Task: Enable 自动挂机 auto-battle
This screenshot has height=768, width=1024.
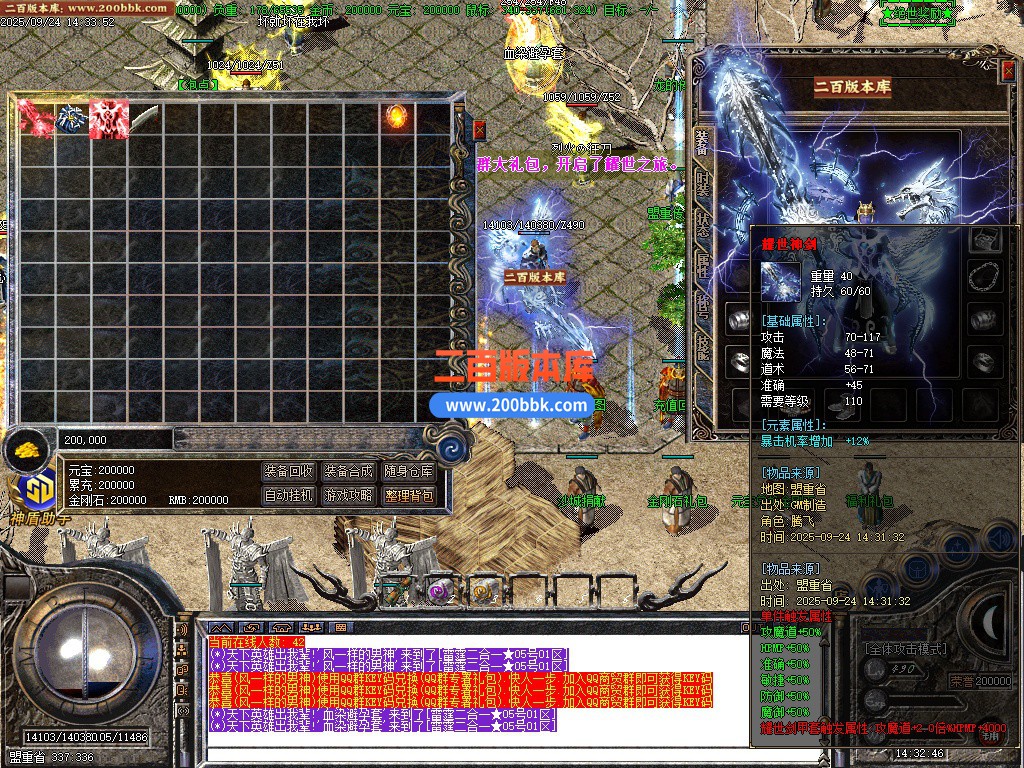Action: [x=289, y=495]
